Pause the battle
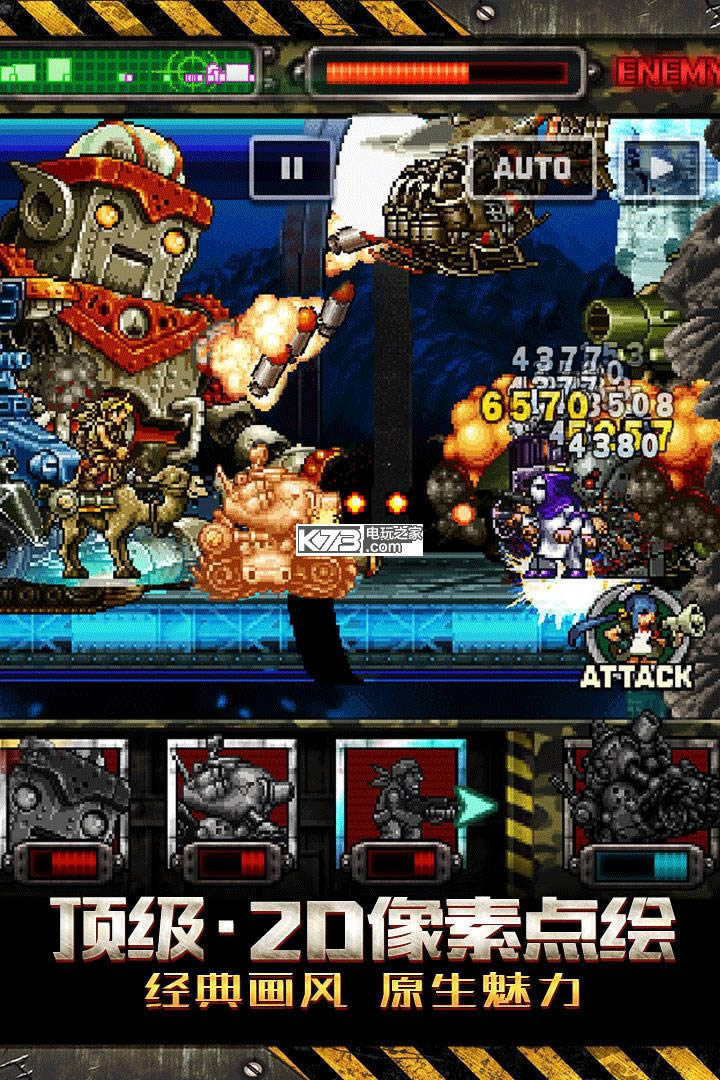 tap(291, 169)
